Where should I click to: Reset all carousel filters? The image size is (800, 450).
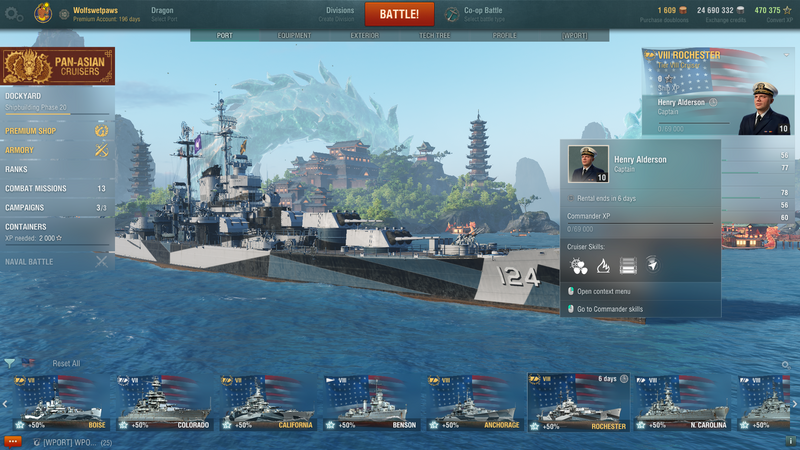coord(66,364)
